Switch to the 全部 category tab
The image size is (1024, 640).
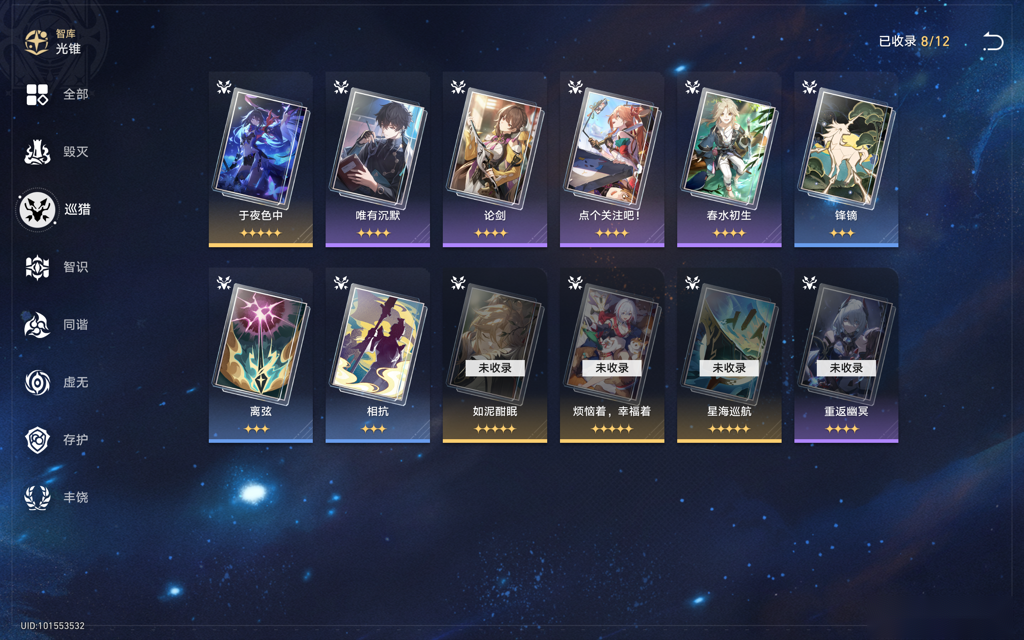(x=57, y=94)
